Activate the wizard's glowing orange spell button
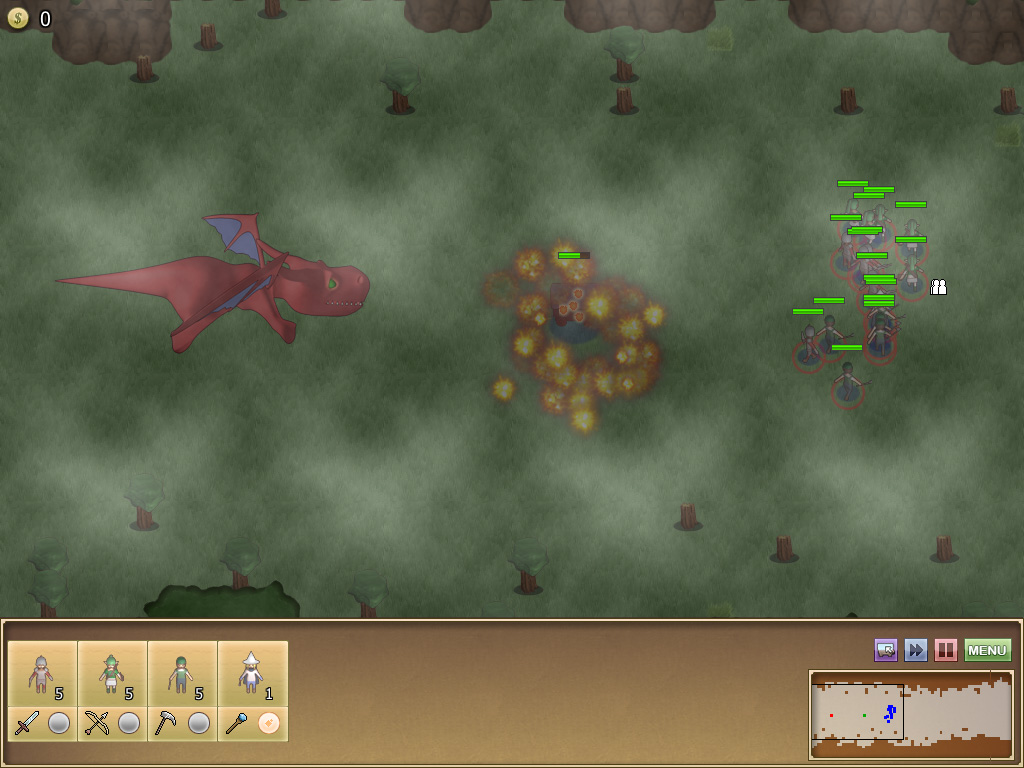 tap(269, 723)
